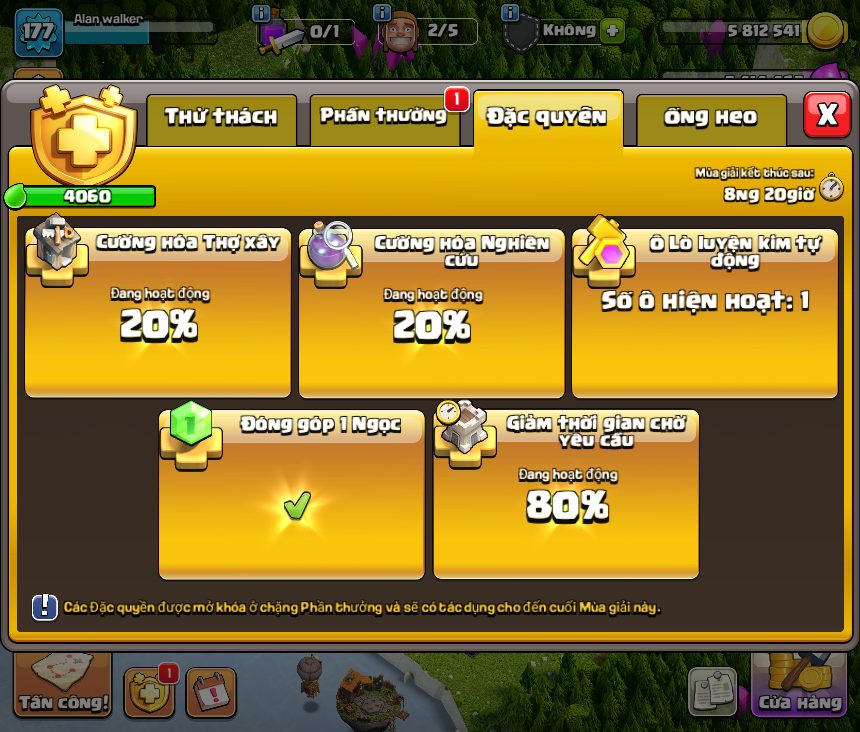Add a shield with the green plus
This screenshot has height=732, width=860.
612,31
